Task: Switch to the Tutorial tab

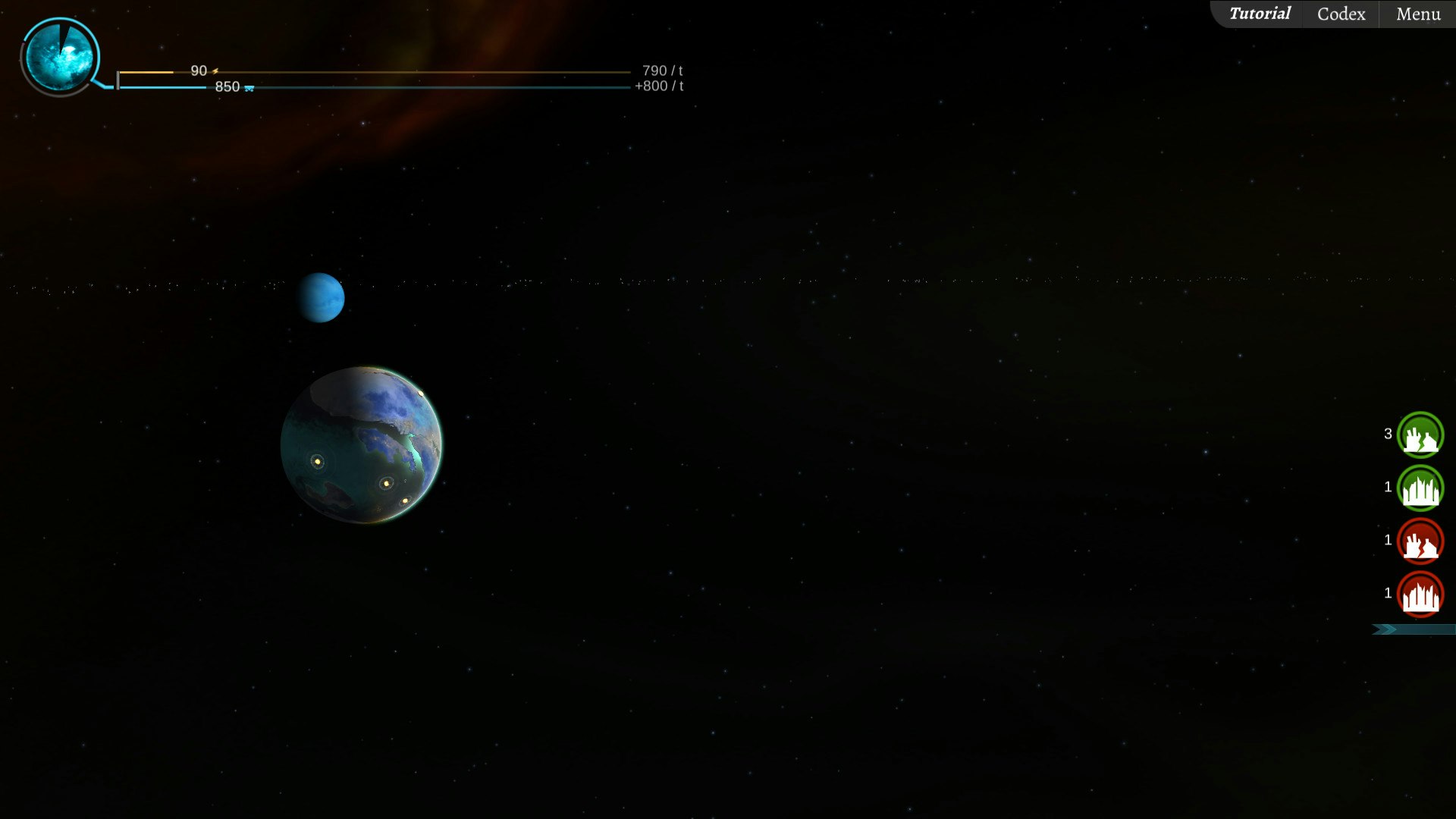Action: 1260,13
